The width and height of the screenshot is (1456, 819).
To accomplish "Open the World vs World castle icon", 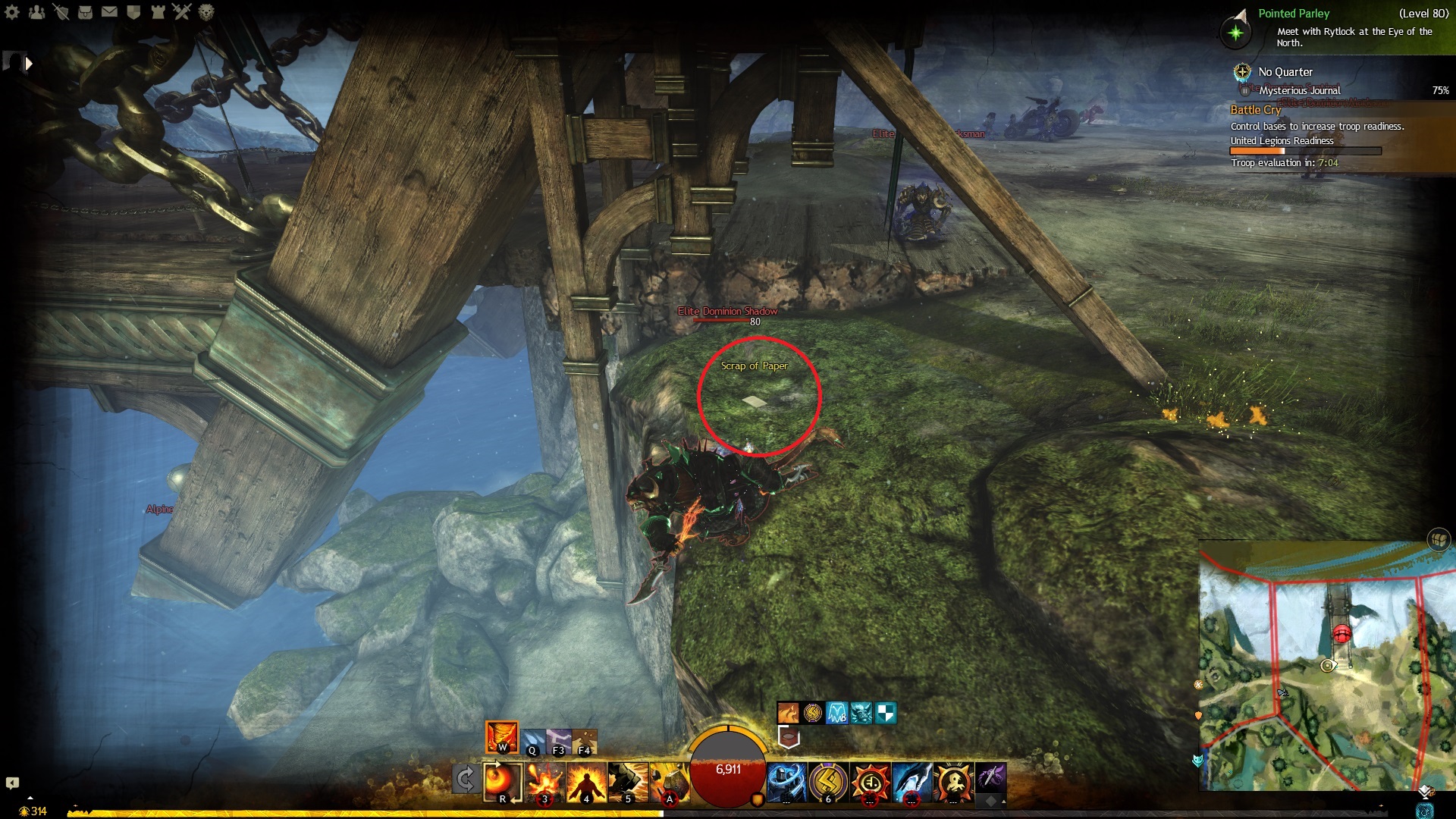I will [158, 12].
